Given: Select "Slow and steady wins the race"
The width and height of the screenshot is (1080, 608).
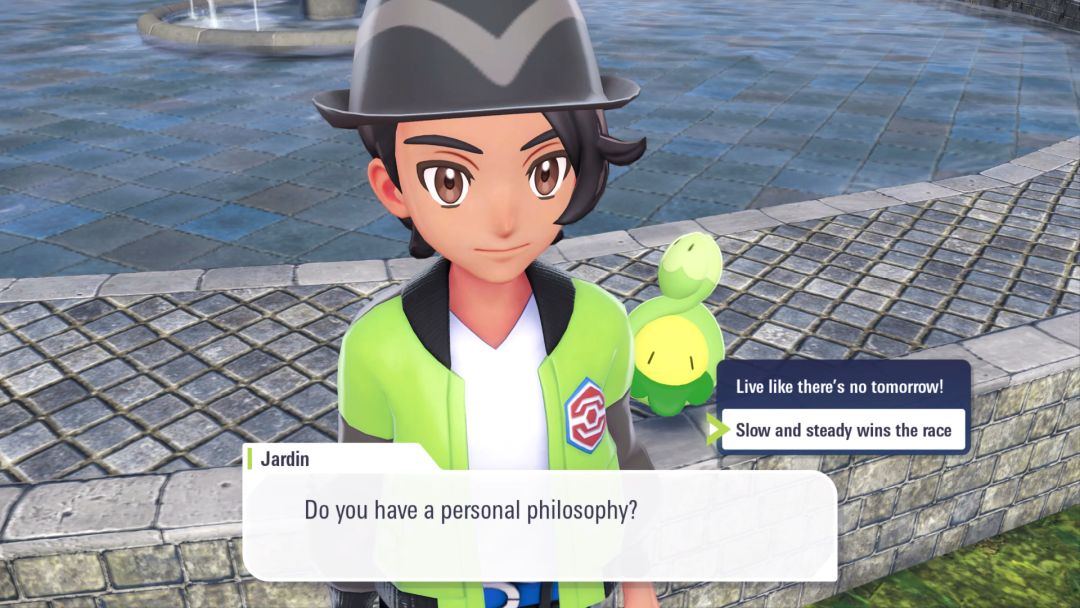Looking at the screenshot, I should click(843, 431).
